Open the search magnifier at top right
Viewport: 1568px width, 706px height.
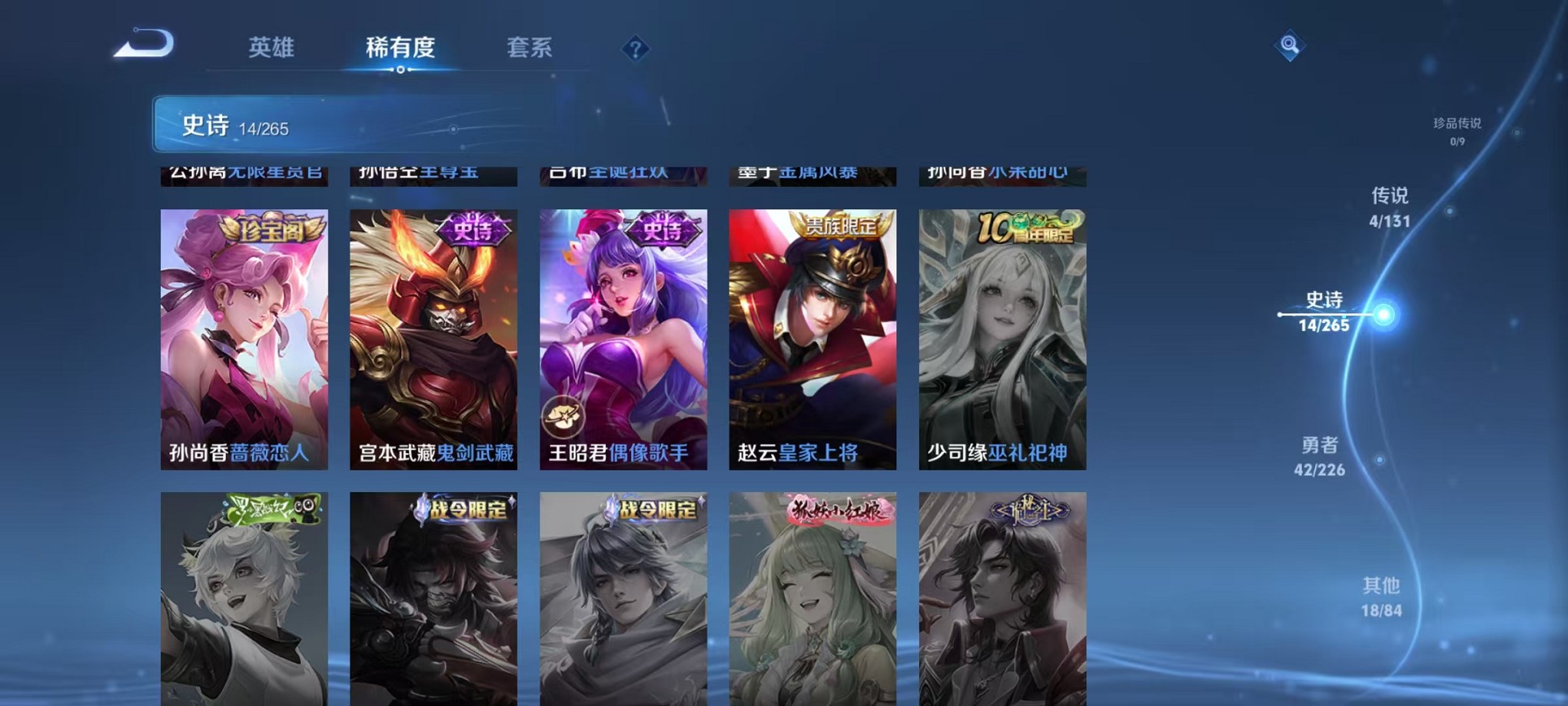pyautogui.click(x=1290, y=46)
